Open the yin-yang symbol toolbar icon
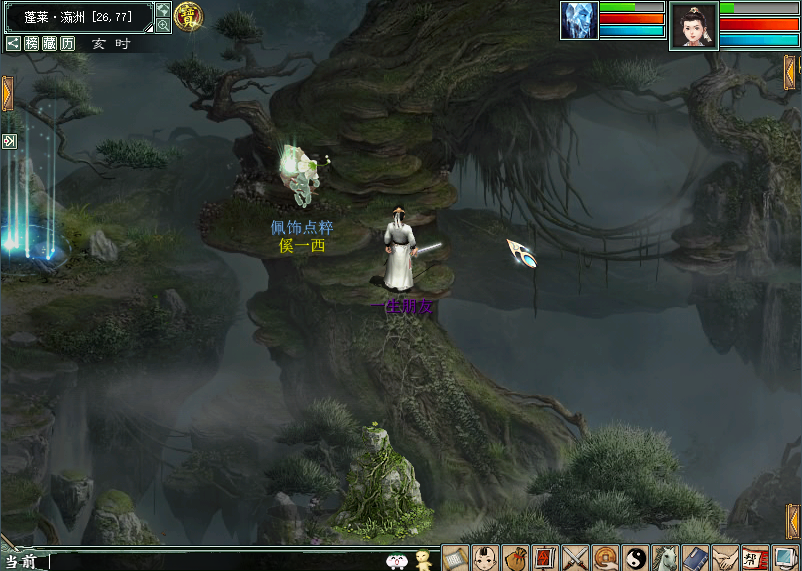802x571 pixels. 635,558
